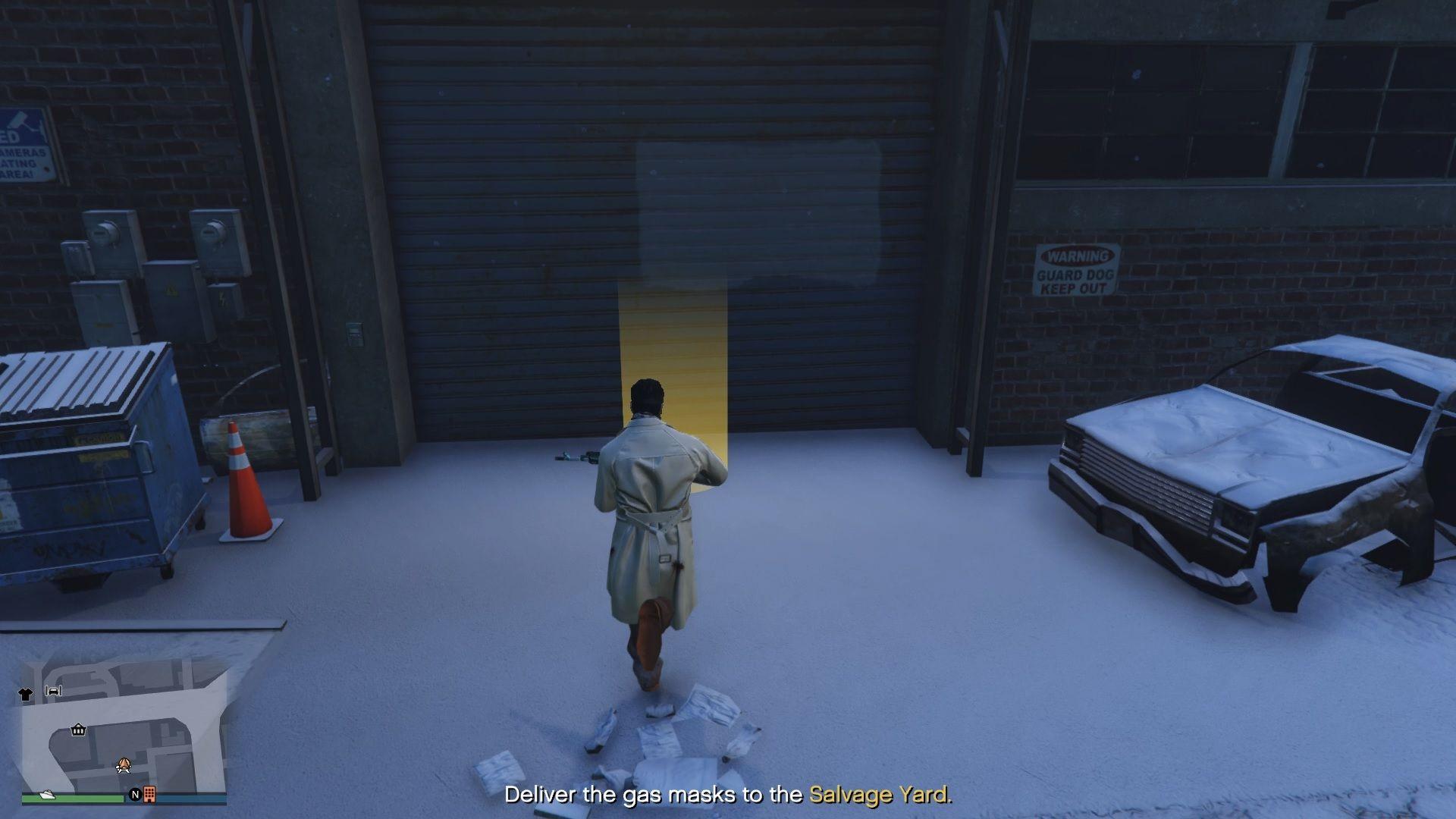Click the N compass indicator on the minimap
Viewport: 1456px width, 819px height.
[136, 795]
